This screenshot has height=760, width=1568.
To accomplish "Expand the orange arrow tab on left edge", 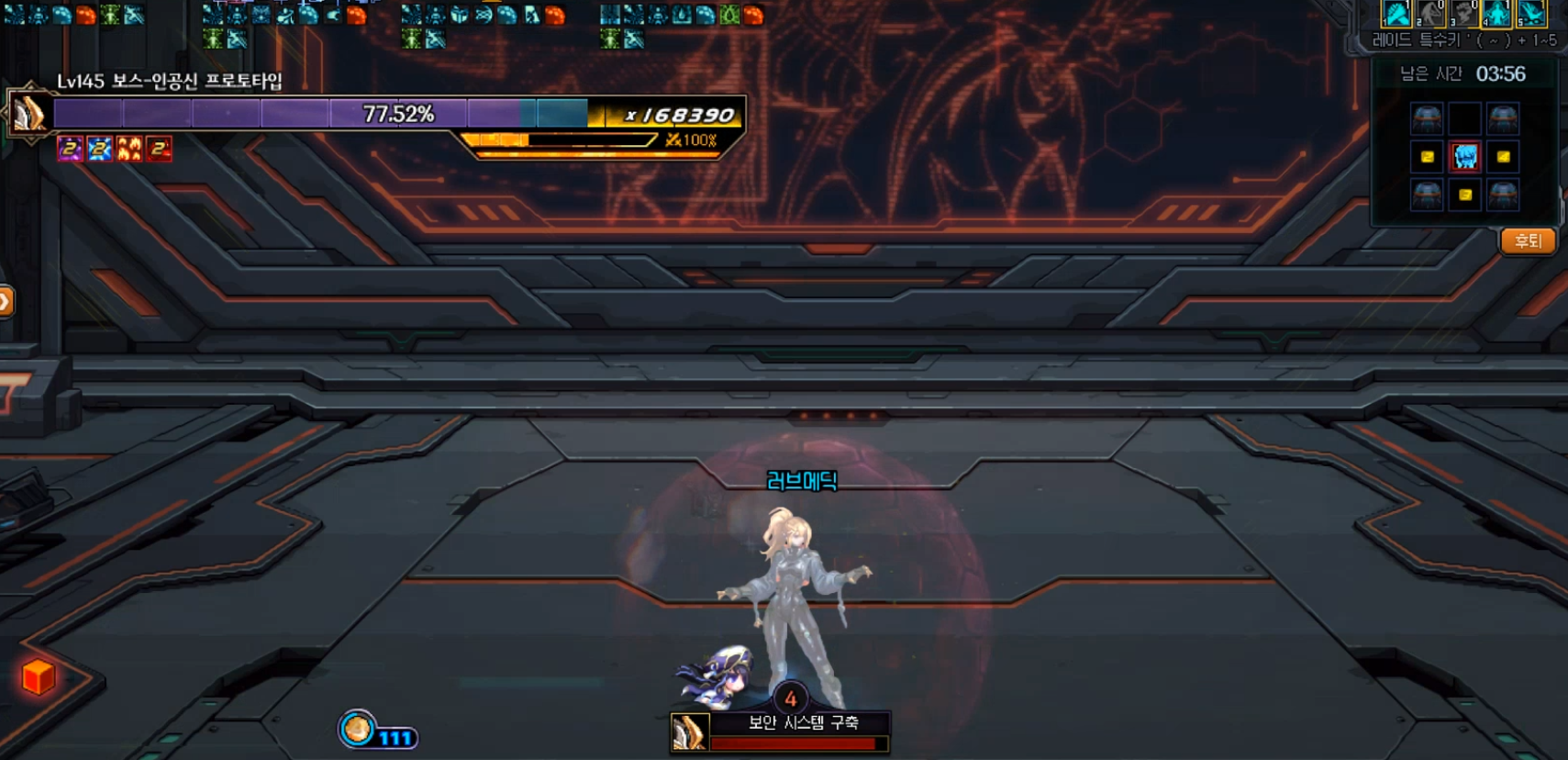I will pos(6,301).
